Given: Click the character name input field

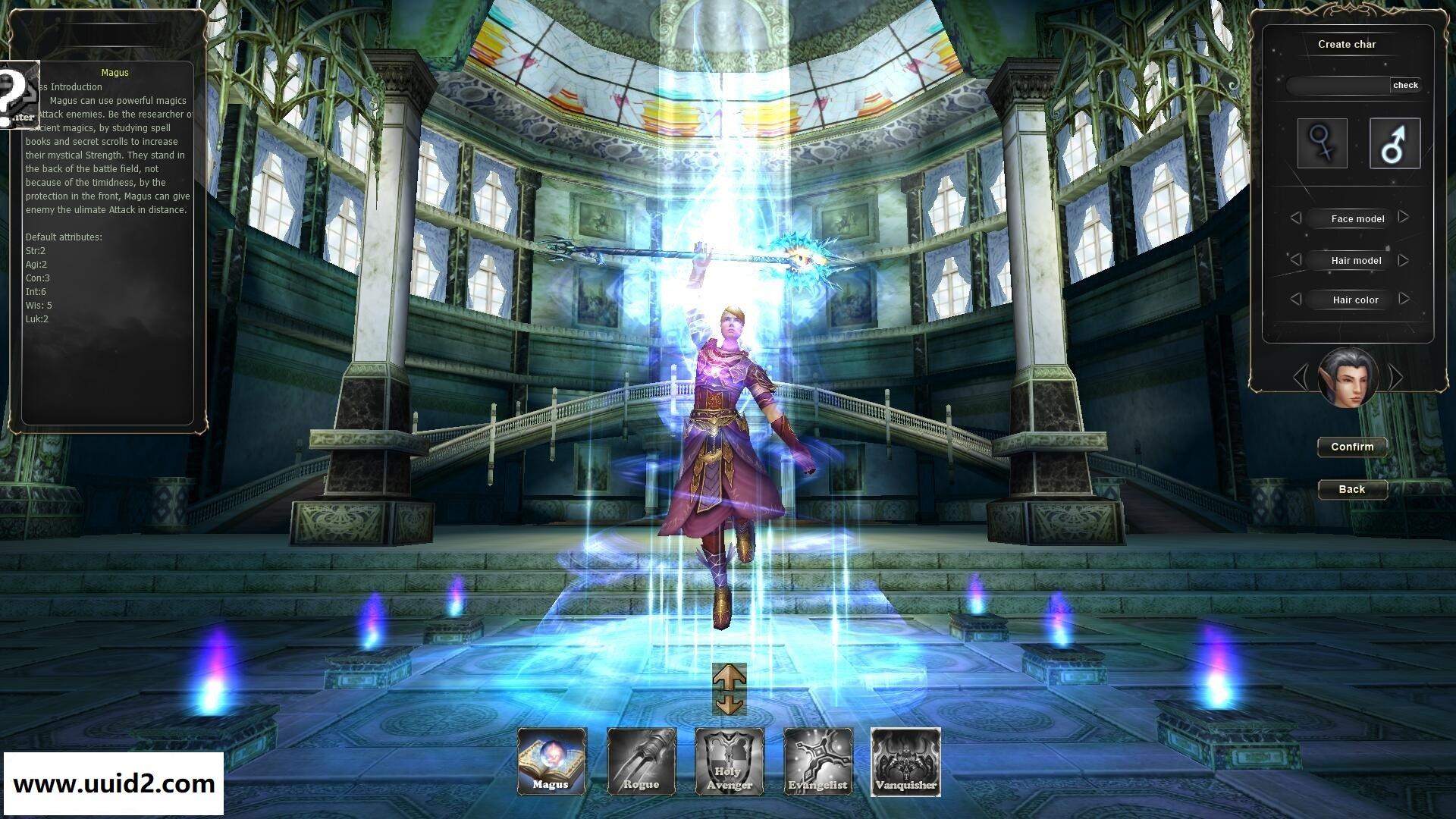Looking at the screenshot, I should (x=1338, y=86).
